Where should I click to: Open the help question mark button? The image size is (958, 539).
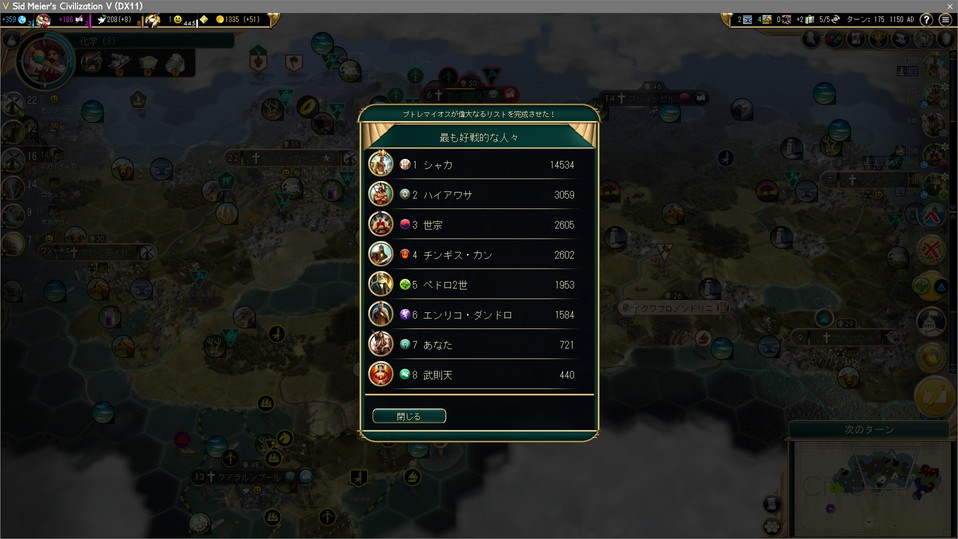(926, 20)
